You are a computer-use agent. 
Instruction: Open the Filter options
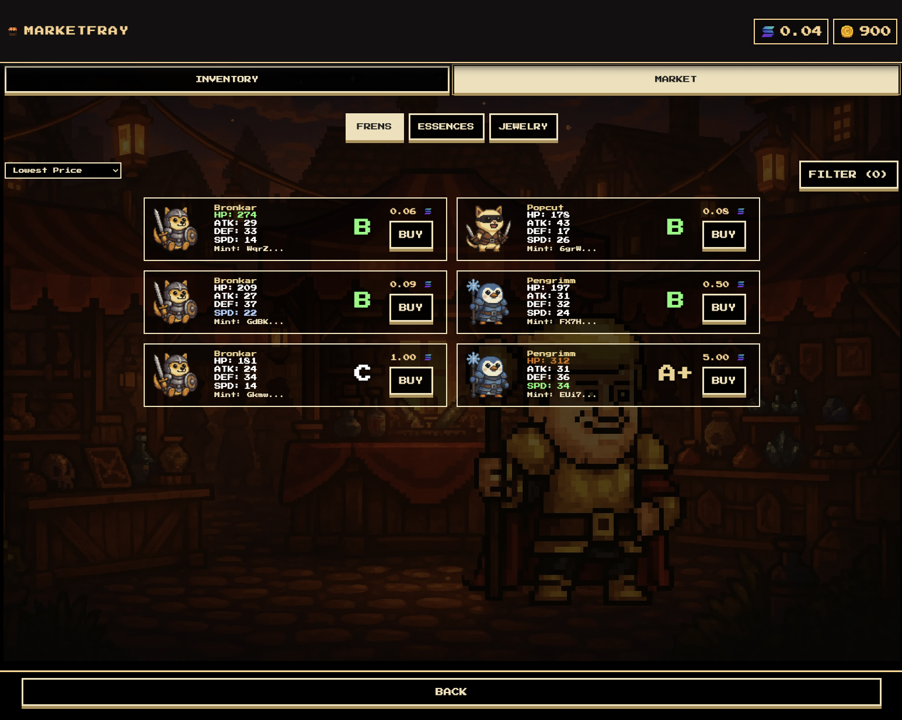847,174
